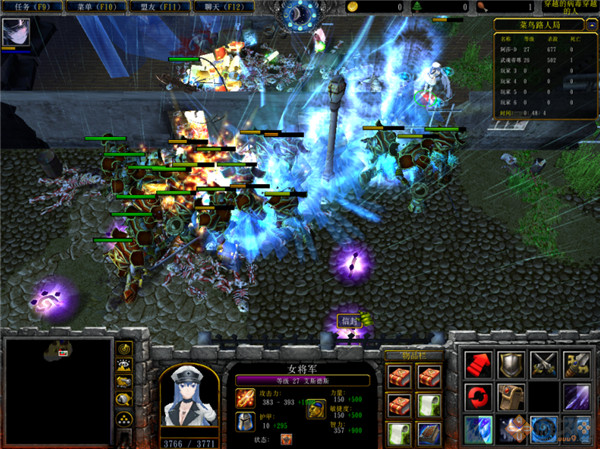Activate the red arrow Move command
Image resolution: width=600 pixels, height=449 pixels.
pos(476,364)
